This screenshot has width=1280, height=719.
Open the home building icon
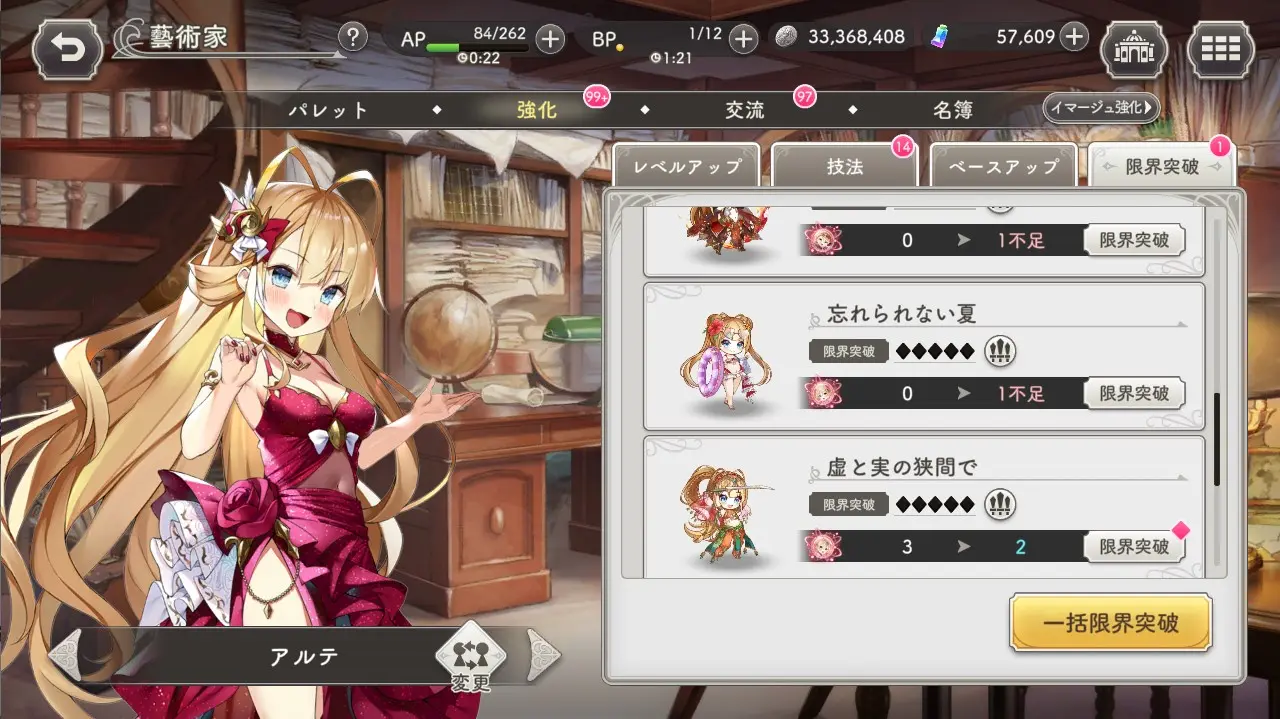click(x=1133, y=47)
